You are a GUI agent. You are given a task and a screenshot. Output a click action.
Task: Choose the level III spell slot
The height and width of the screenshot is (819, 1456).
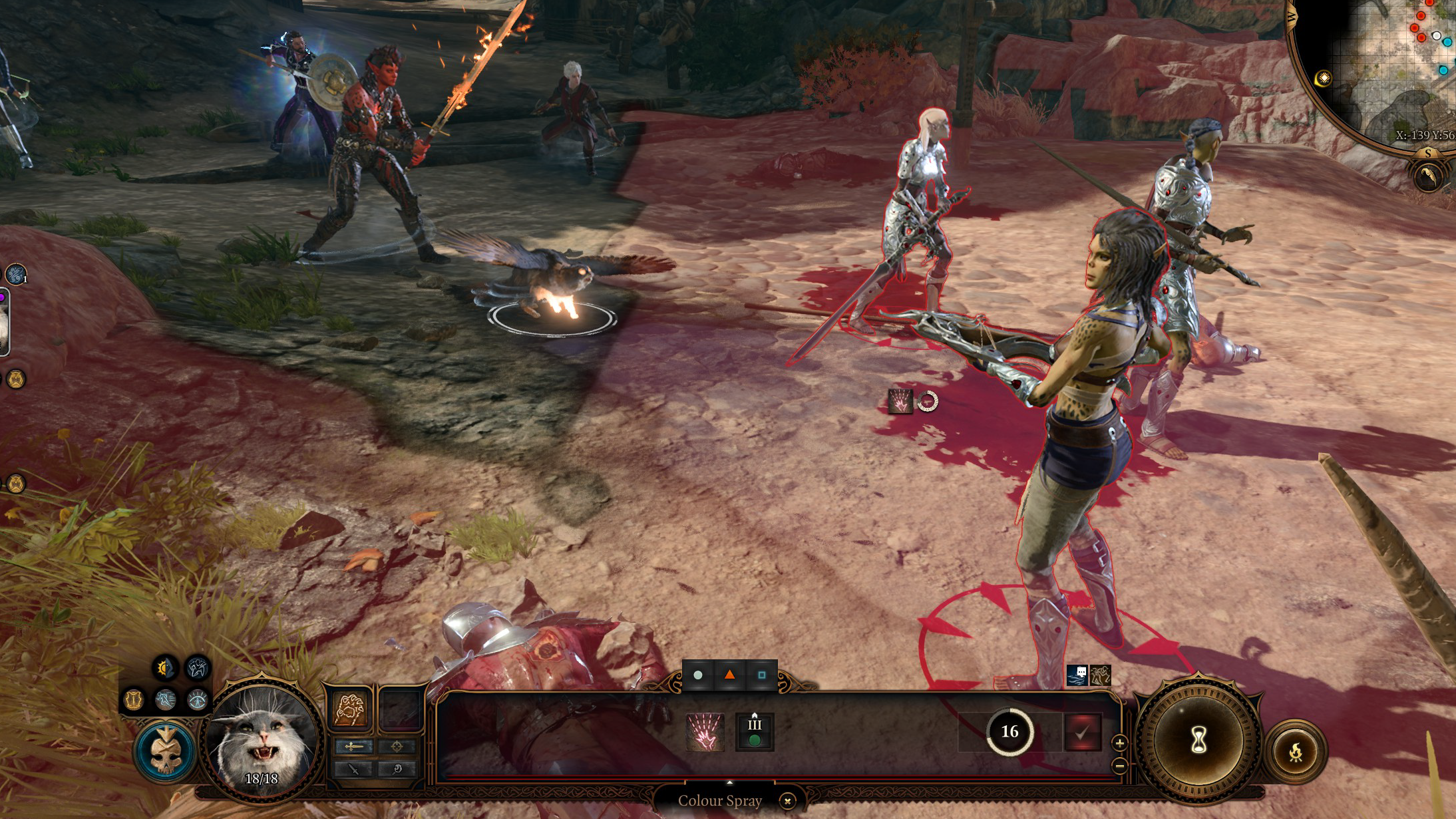click(x=755, y=732)
